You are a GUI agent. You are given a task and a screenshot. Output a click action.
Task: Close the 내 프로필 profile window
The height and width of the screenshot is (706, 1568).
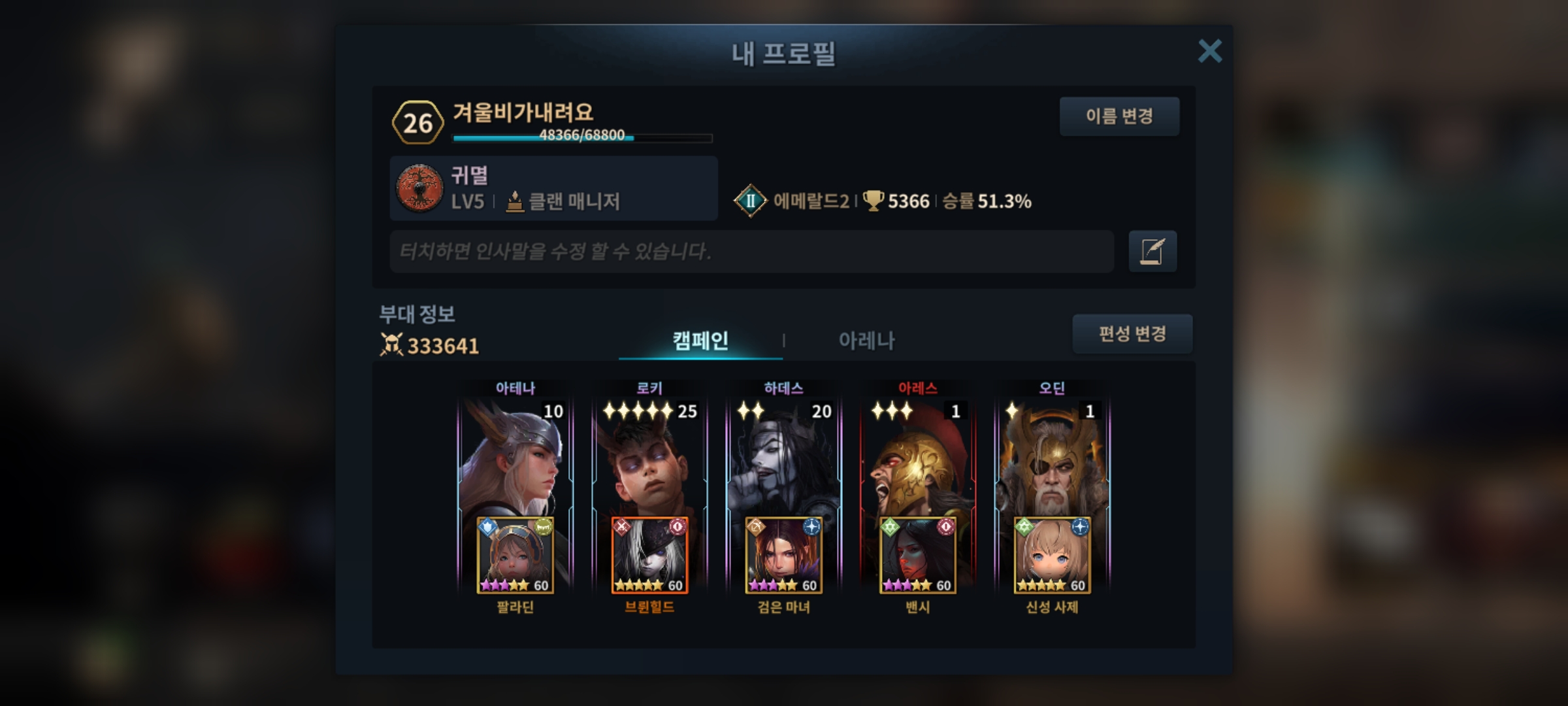coord(1209,51)
